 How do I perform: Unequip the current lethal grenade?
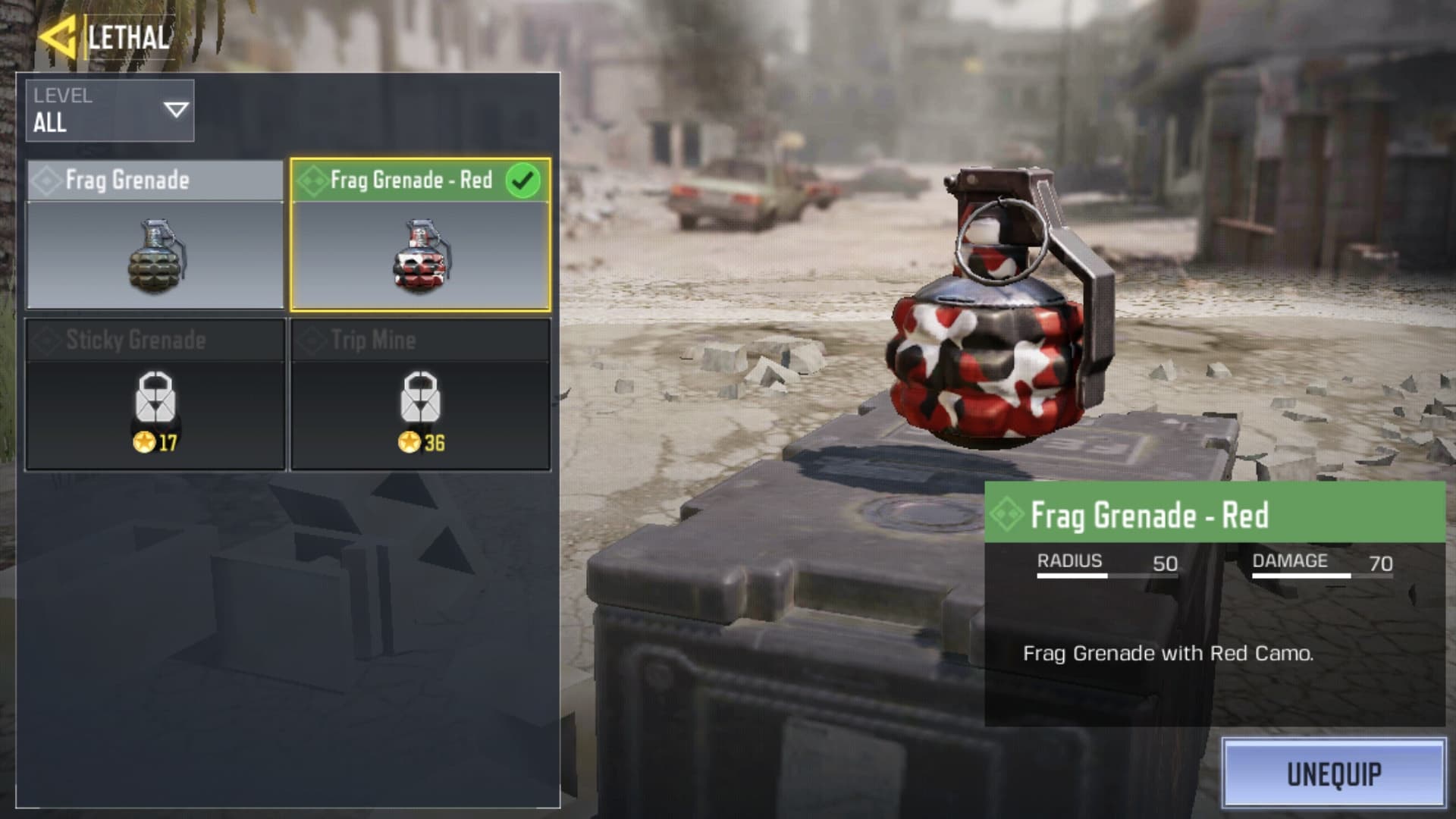1333,773
